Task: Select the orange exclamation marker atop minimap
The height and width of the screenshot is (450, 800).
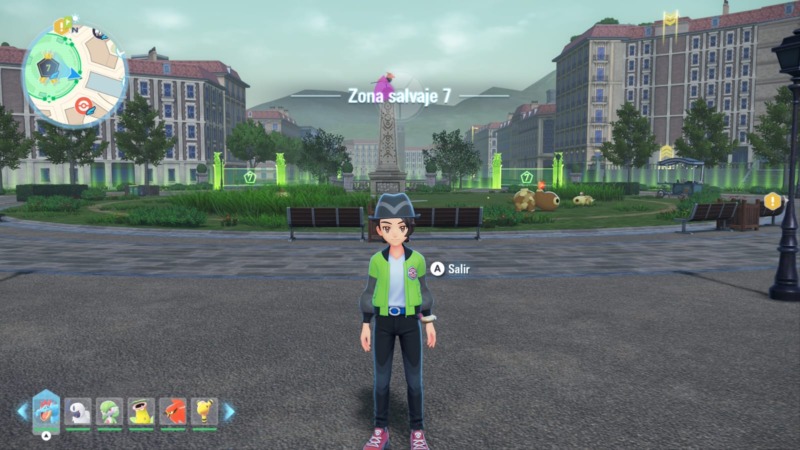Action: 61,25
